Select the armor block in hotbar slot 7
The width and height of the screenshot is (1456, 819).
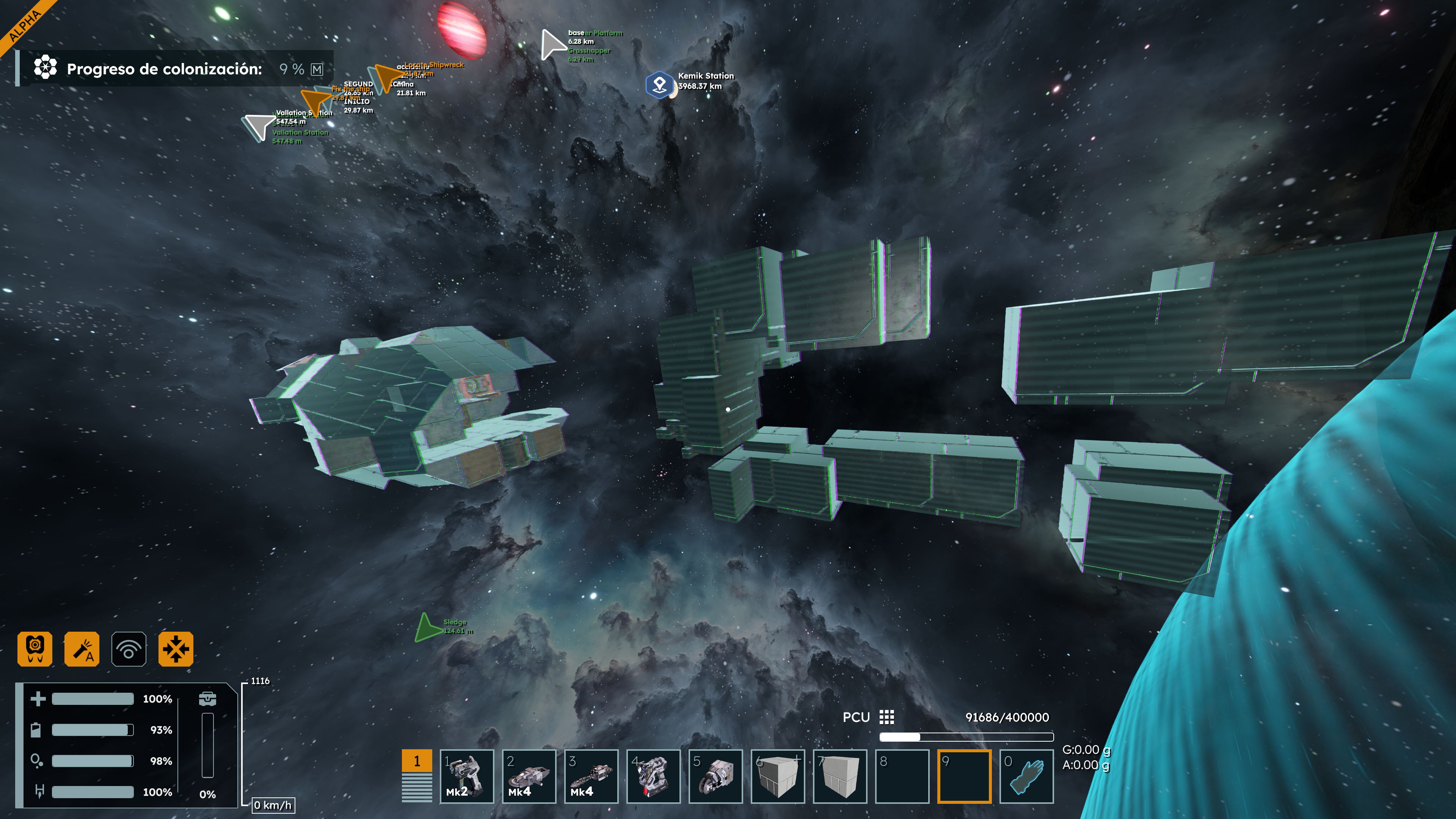(x=839, y=775)
